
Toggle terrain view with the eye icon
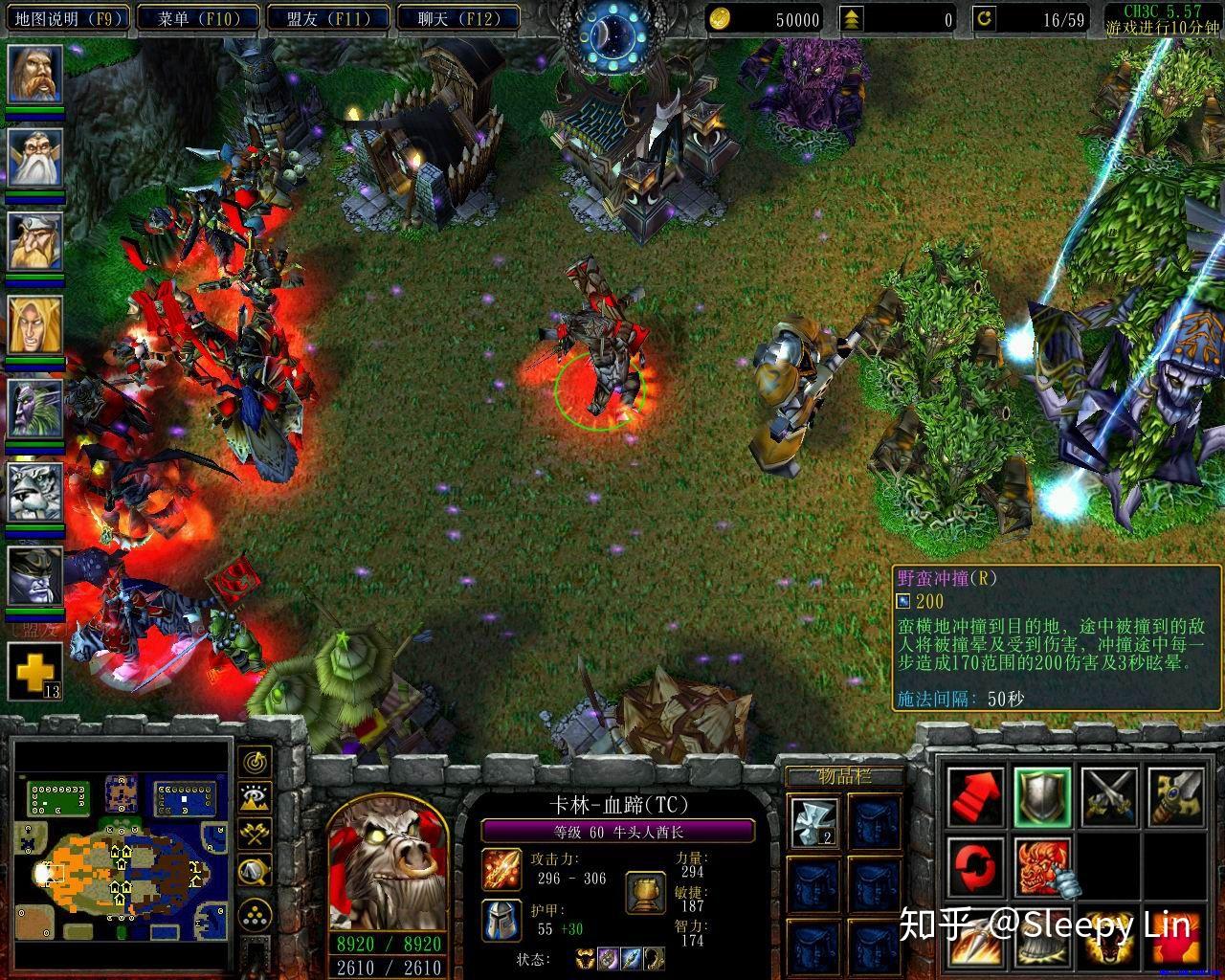[x=254, y=796]
